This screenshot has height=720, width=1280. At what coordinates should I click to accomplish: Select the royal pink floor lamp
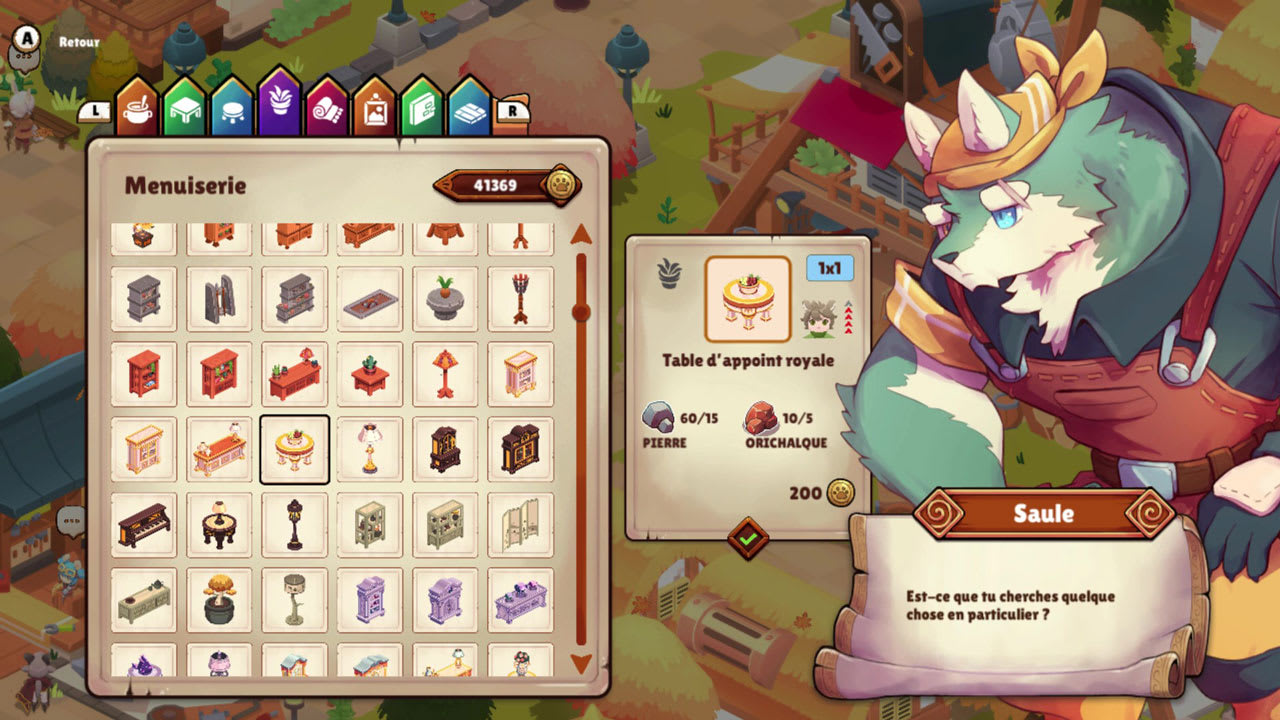[x=370, y=450]
